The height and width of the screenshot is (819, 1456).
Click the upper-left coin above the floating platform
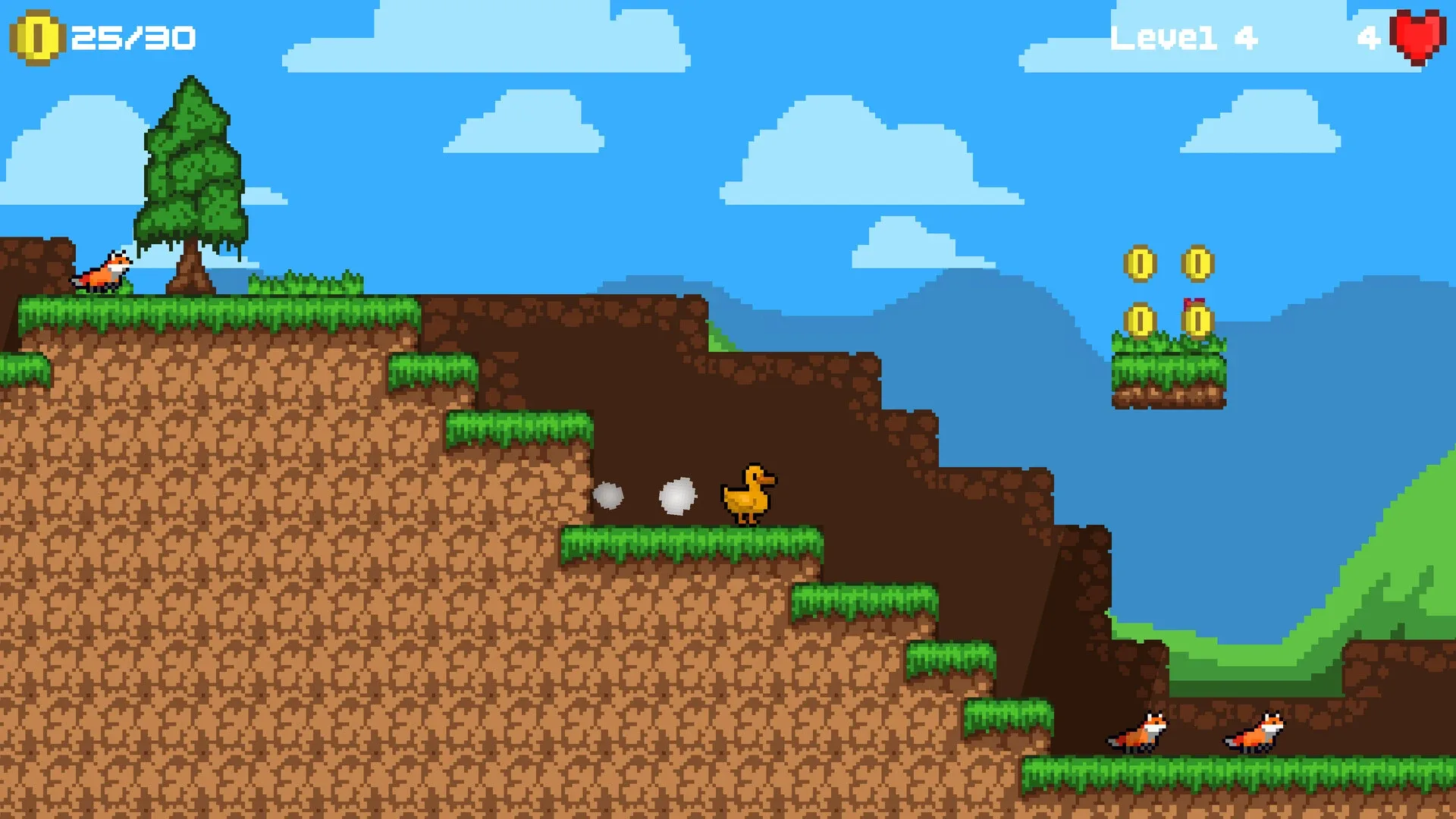click(1141, 263)
